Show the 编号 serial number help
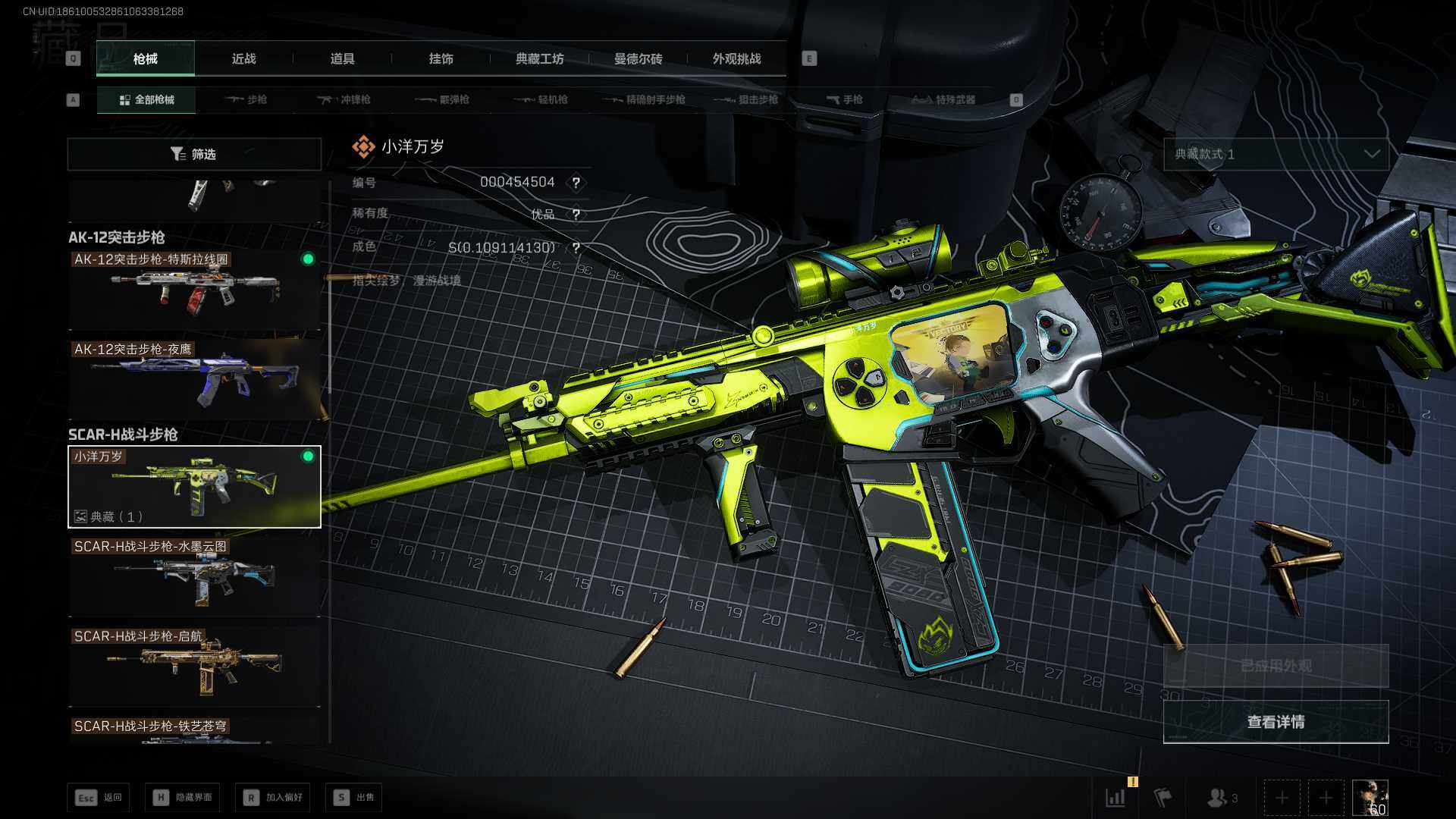Screen dimensions: 1456x819 (x=576, y=183)
